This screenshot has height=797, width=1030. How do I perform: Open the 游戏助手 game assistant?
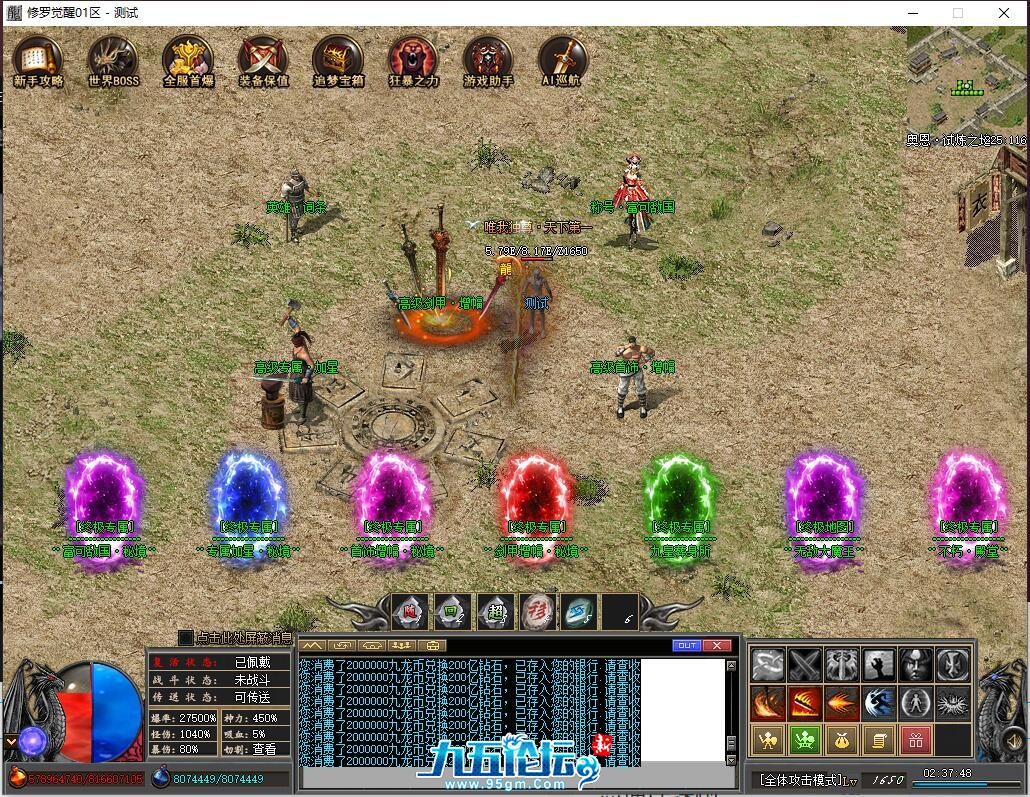pos(488,61)
